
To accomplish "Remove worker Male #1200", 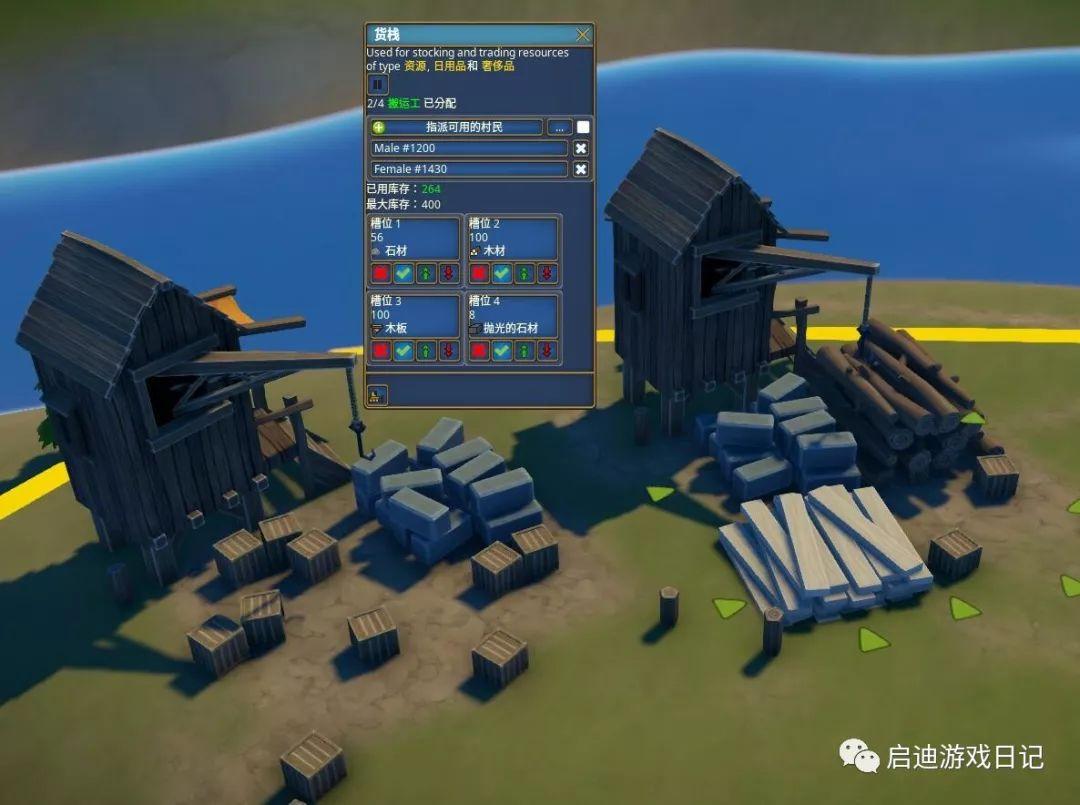I will 581,148.
